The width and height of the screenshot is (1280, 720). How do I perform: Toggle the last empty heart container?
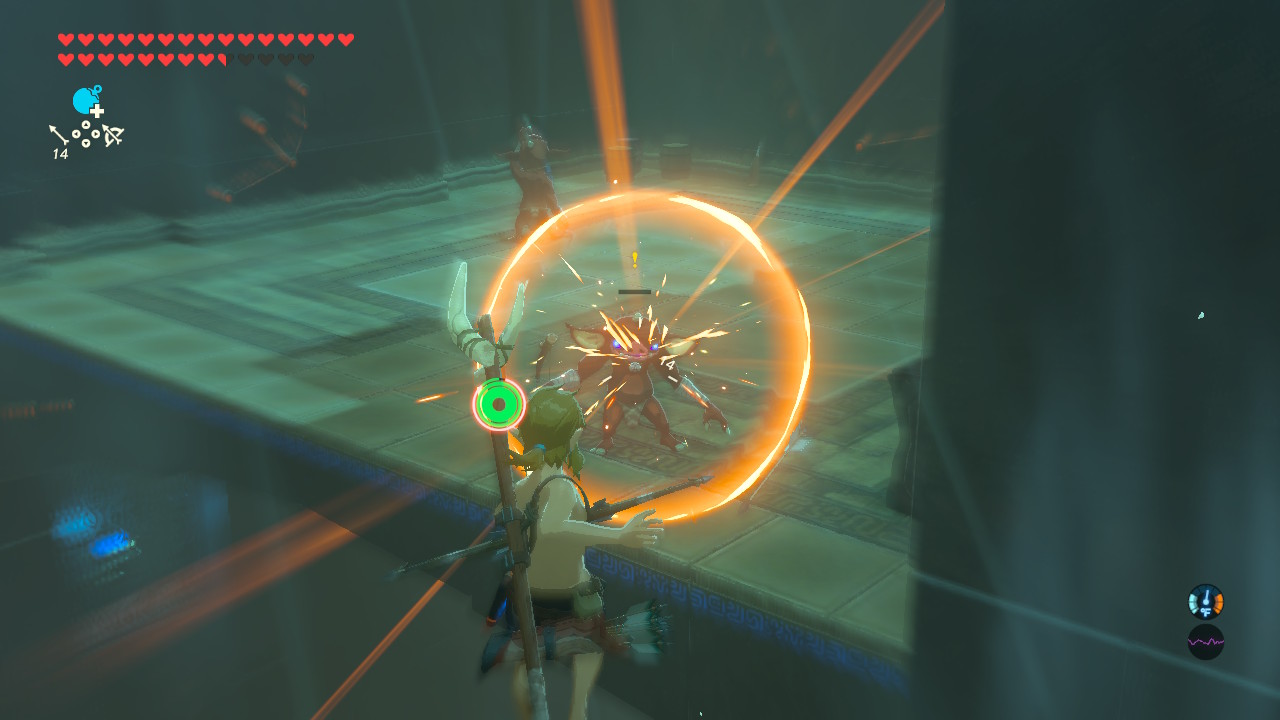pos(306,57)
